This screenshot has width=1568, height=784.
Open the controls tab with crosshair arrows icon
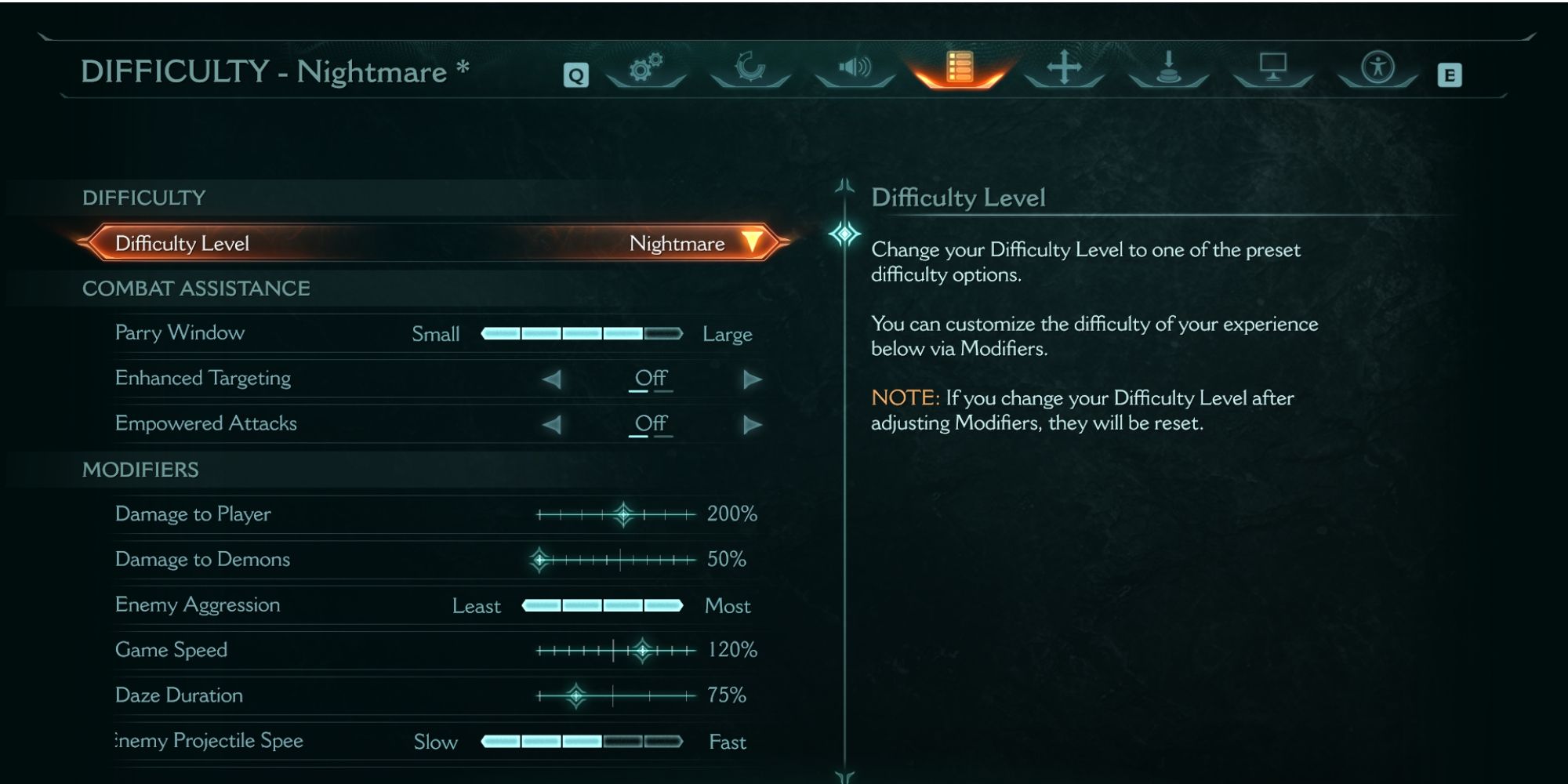click(x=1063, y=71)
